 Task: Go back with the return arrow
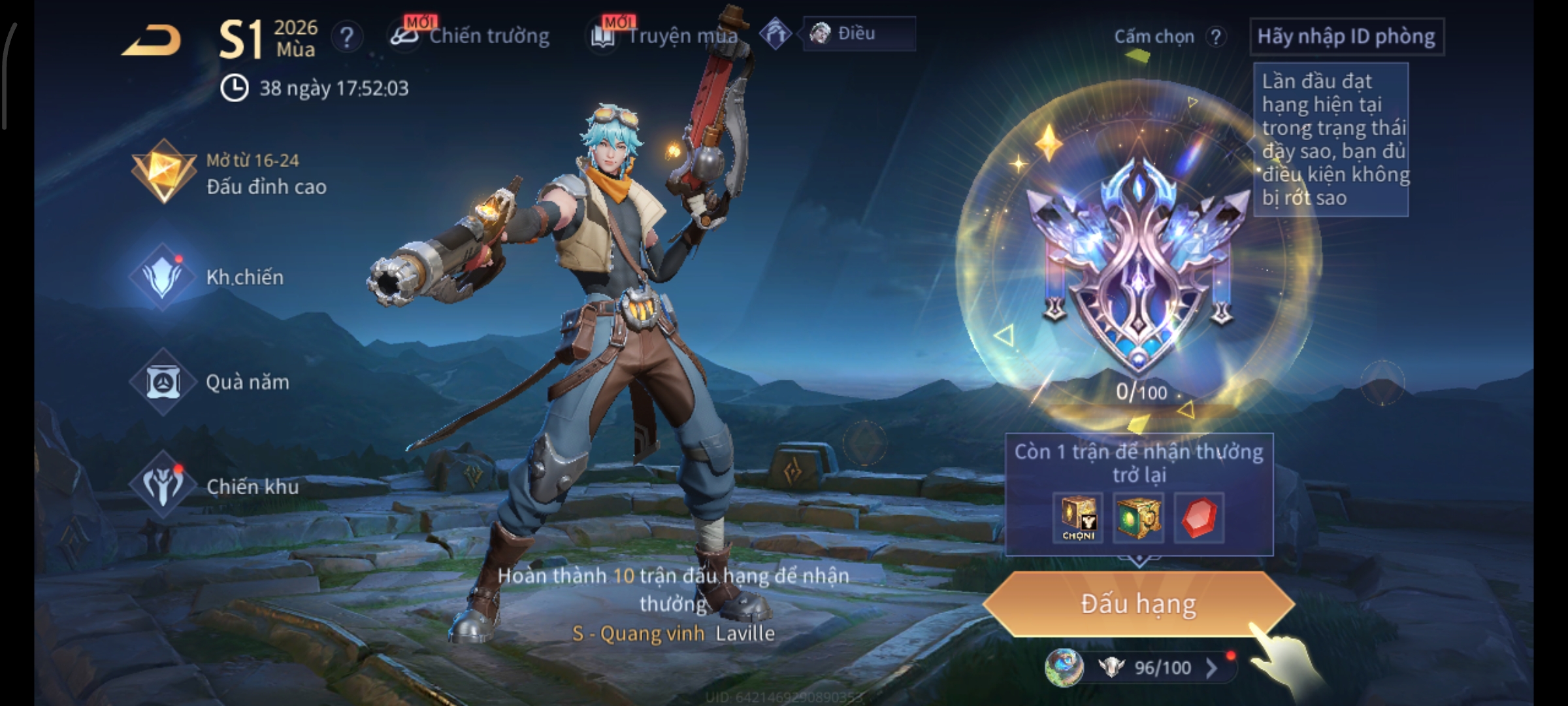pos(152,41)
